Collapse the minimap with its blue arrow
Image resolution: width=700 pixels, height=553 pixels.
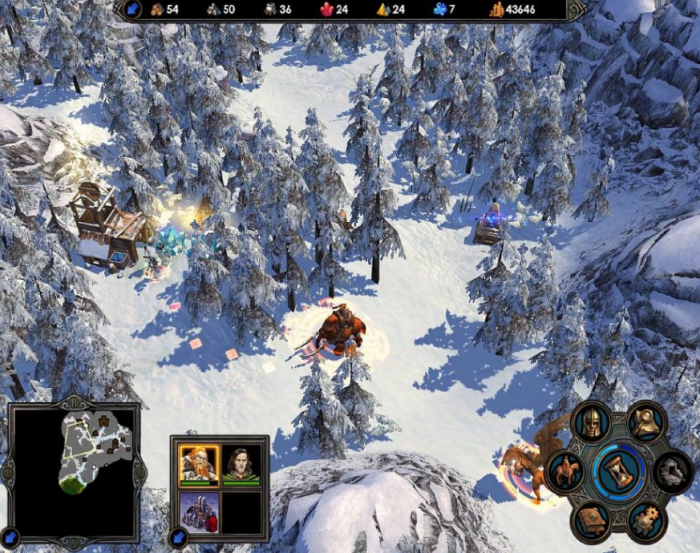(10, 539)
